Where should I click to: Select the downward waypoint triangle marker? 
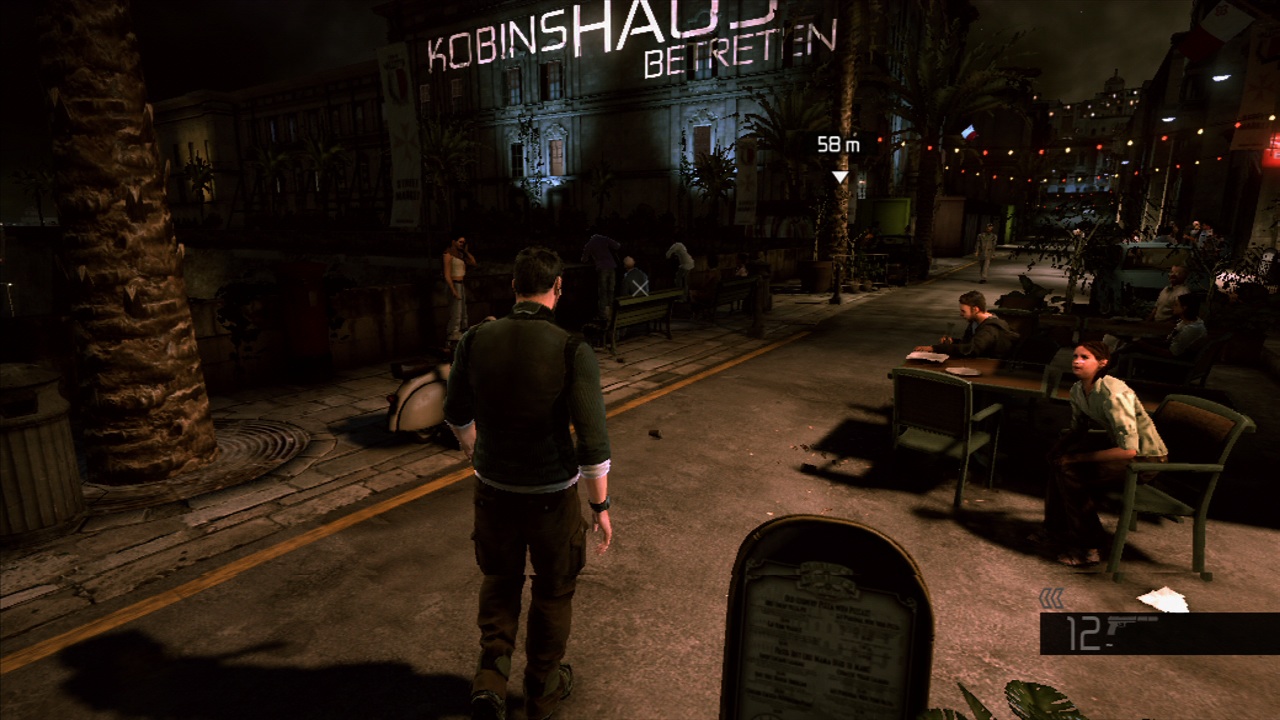[839, 176]
